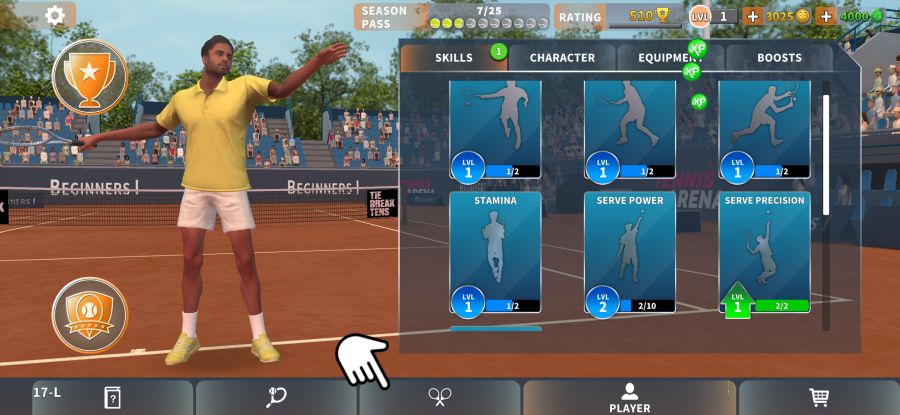Viewport: 900px width, 415px height.
Task: Open the card pack tab in bottom bar
Action: (112, 397)
